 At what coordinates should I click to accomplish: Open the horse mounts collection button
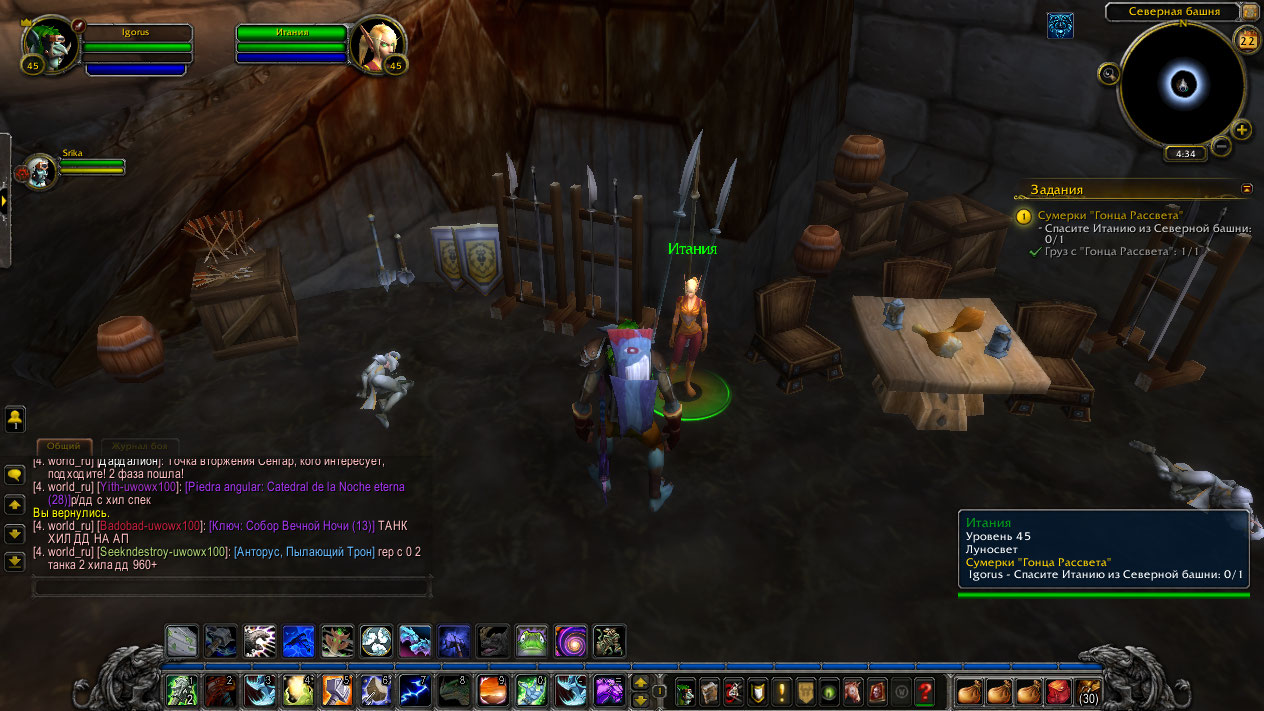point(853,690)
